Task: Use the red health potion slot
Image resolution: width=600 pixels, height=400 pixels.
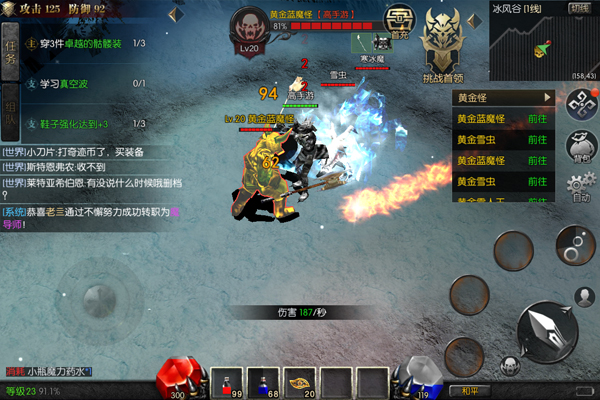Action: [226, 381]
